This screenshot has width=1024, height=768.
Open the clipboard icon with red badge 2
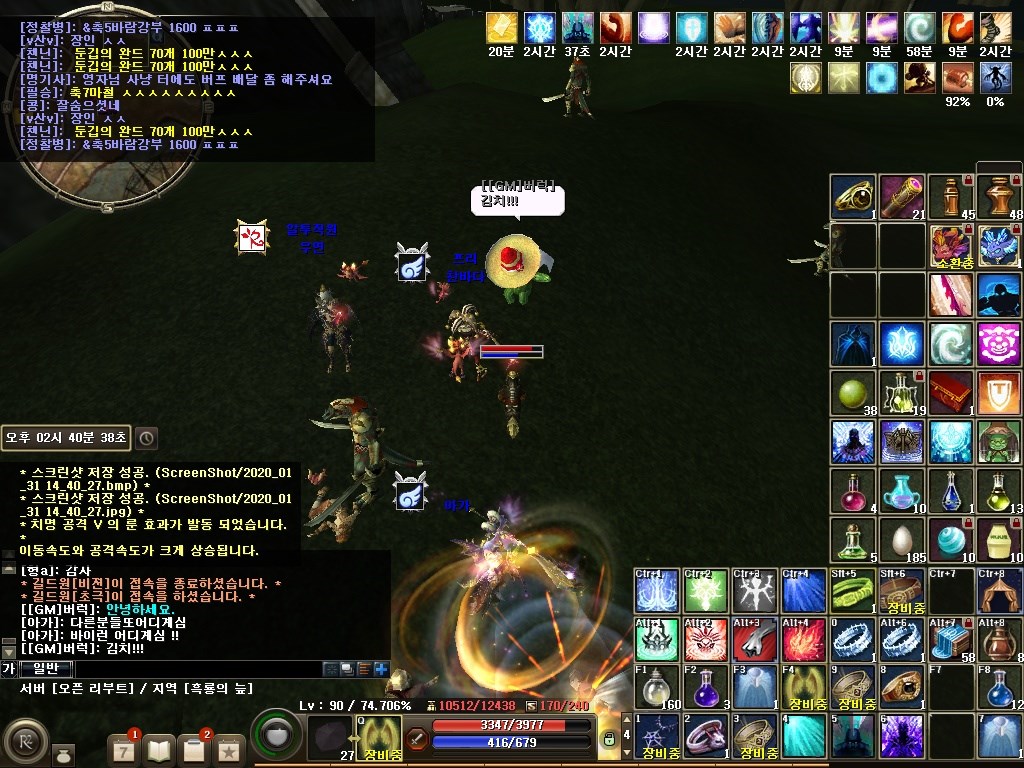[194, 750]
